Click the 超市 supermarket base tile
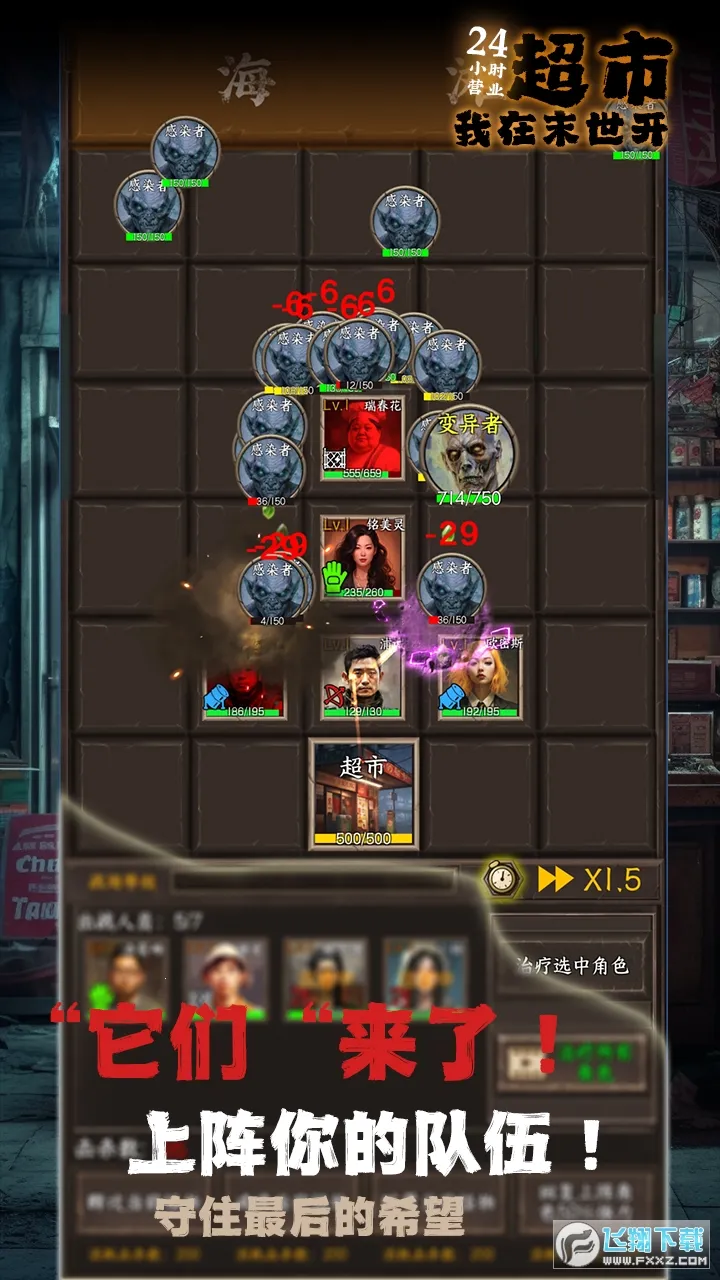Image resolution: width=720 pixels, height=1280 pixels. [363, 794]
